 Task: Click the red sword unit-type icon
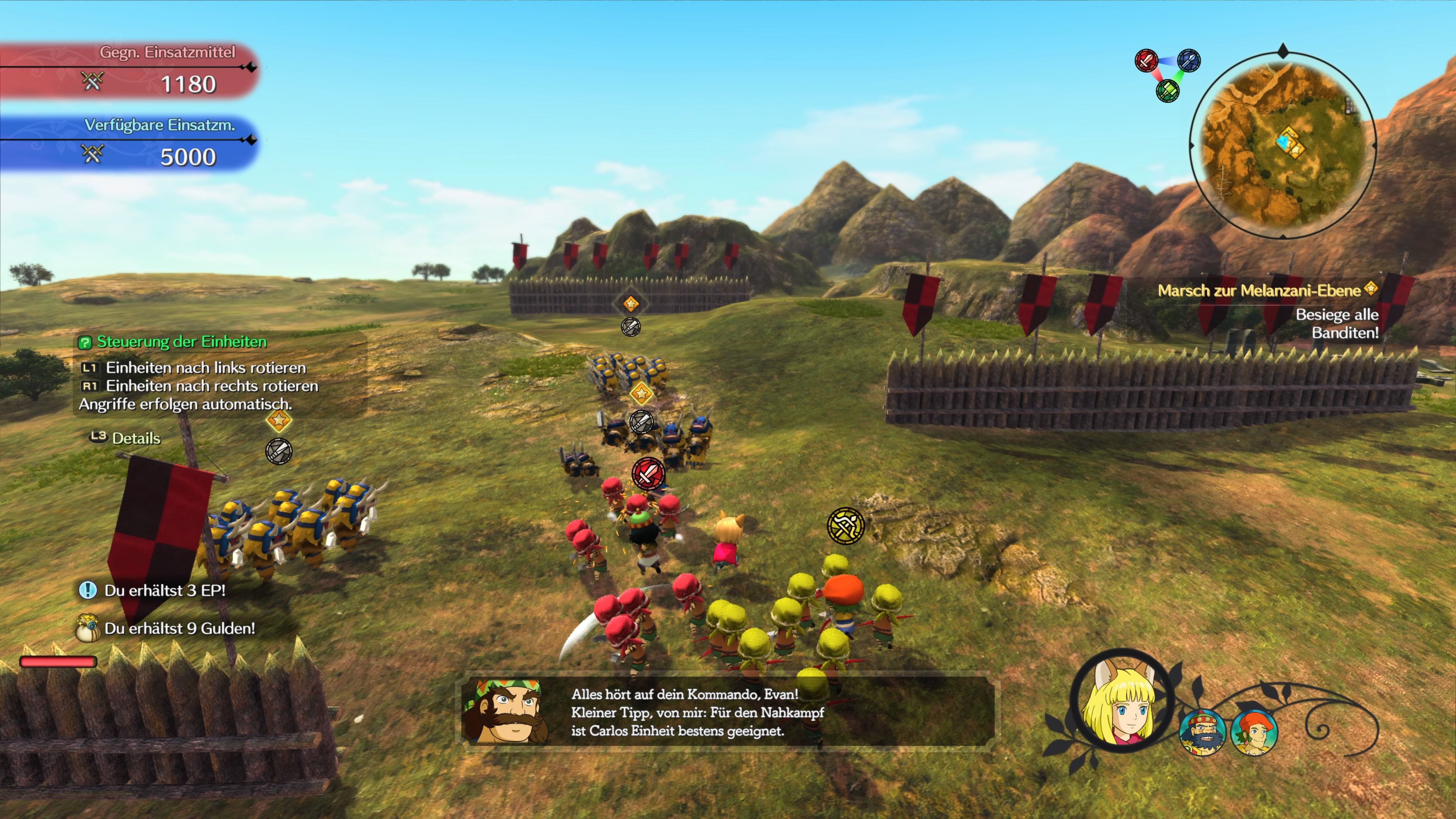click(1146, 61)
